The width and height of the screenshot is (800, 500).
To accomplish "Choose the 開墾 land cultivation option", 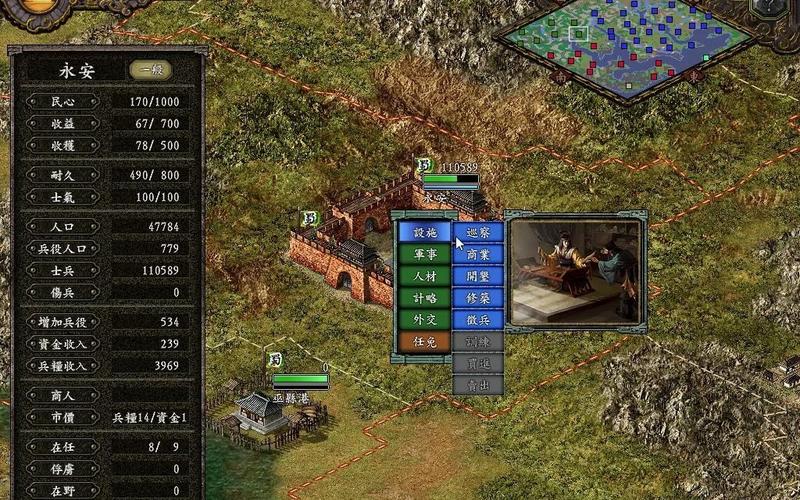I will pyautogui.click(x=478, y=276).
